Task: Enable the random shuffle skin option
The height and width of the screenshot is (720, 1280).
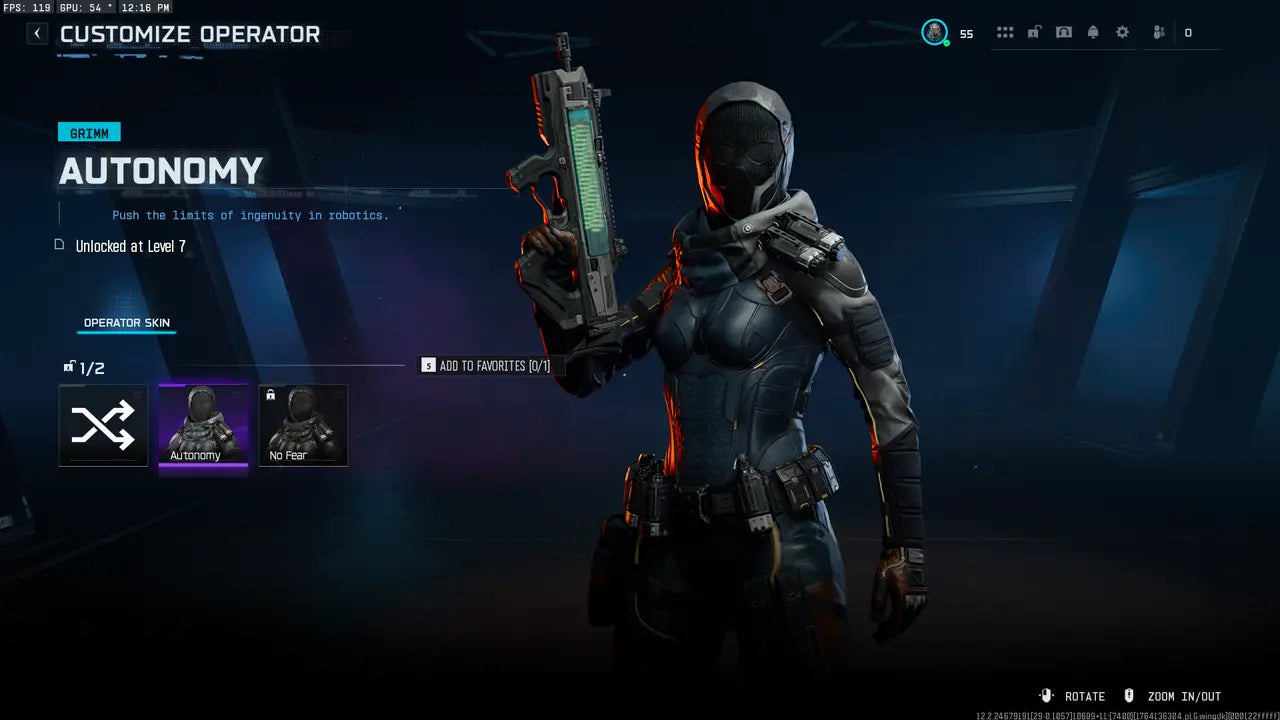Action: [103, 425]
